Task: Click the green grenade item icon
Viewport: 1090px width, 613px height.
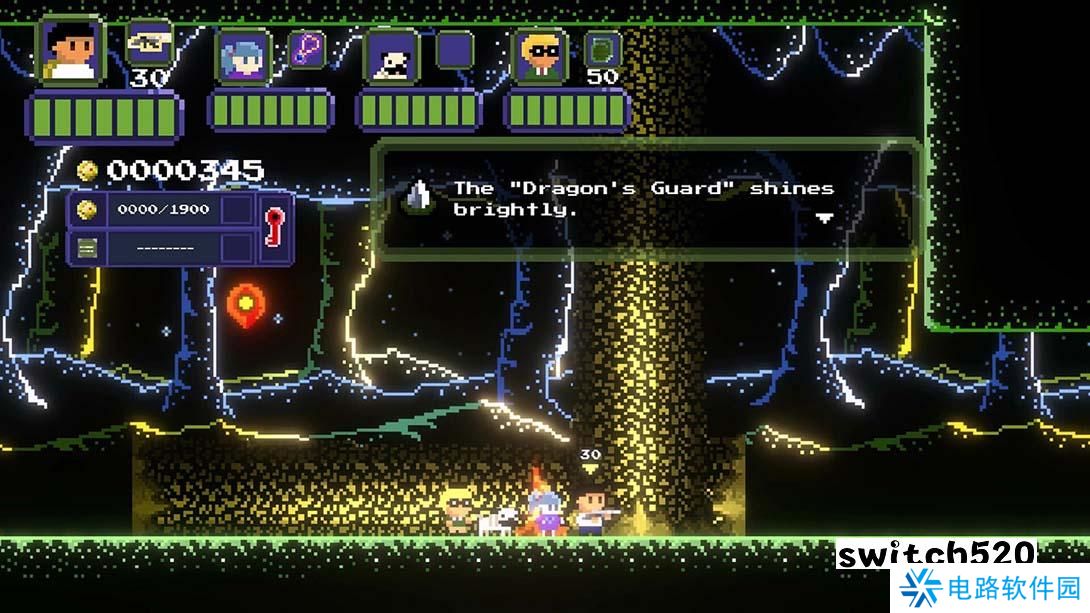Action: 602,49
